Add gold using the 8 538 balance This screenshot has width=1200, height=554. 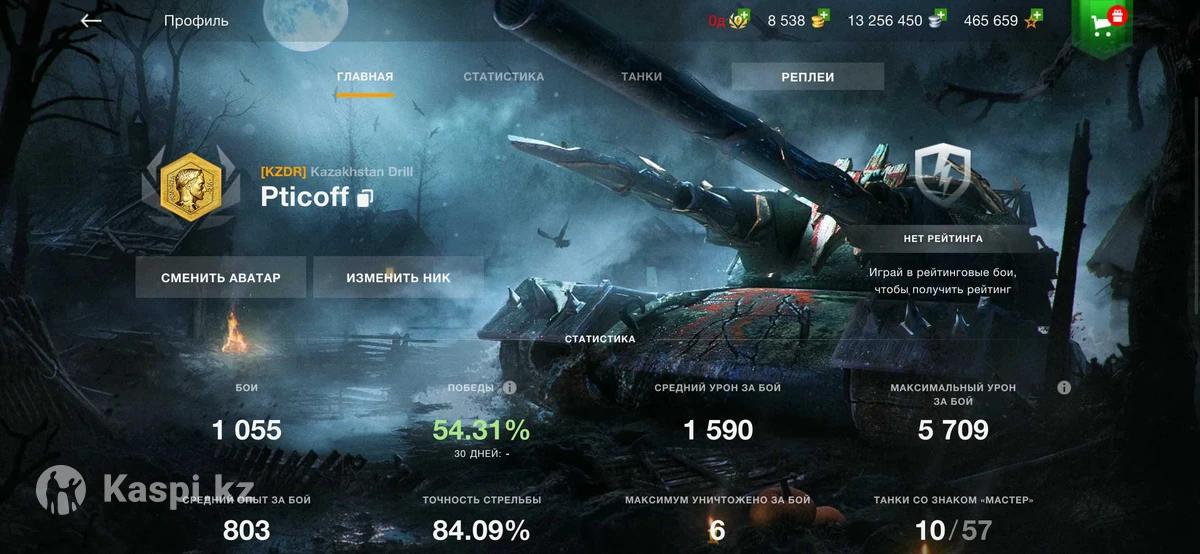click(799, 20)
